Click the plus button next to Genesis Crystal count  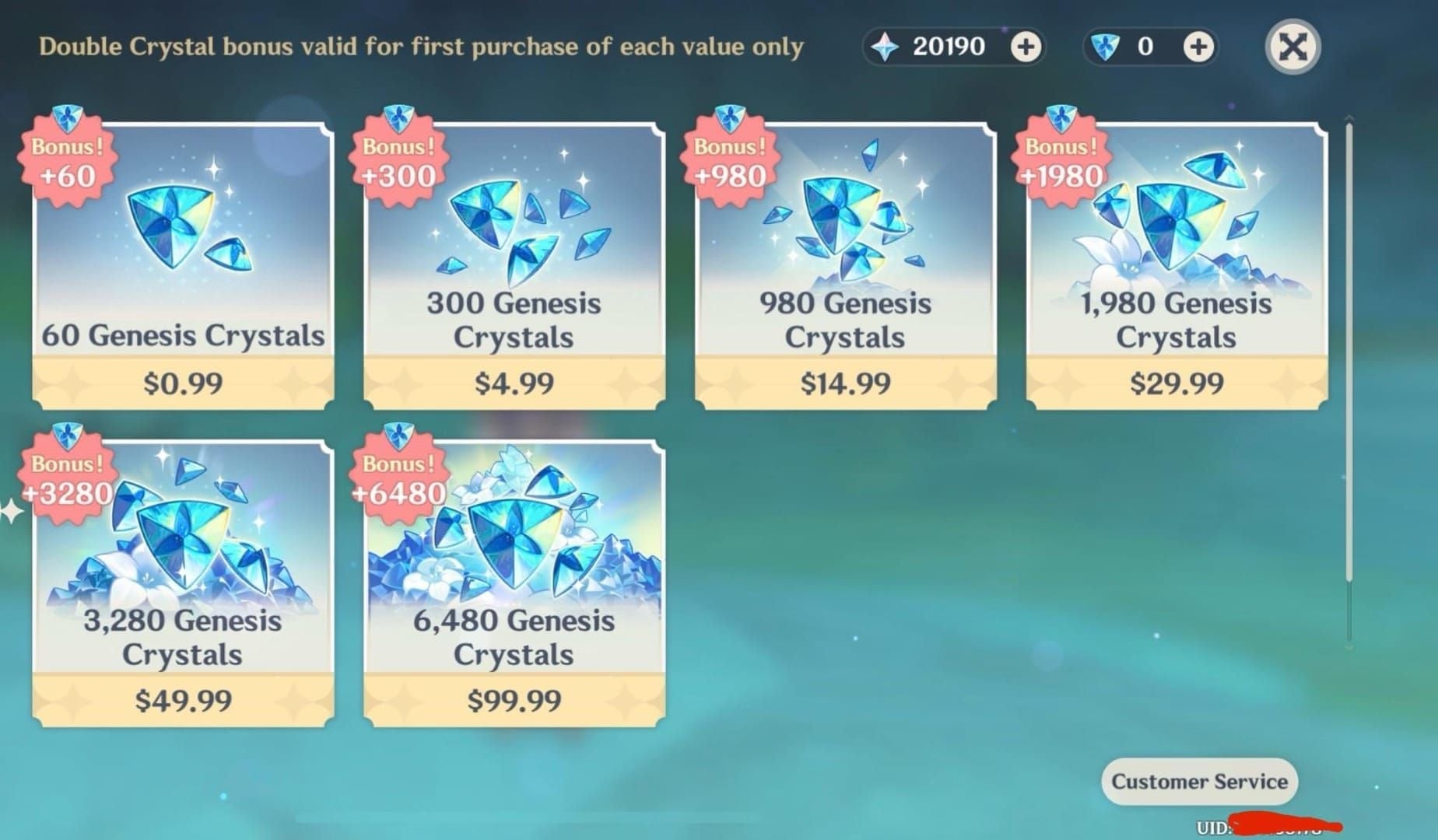[1198, 47]
